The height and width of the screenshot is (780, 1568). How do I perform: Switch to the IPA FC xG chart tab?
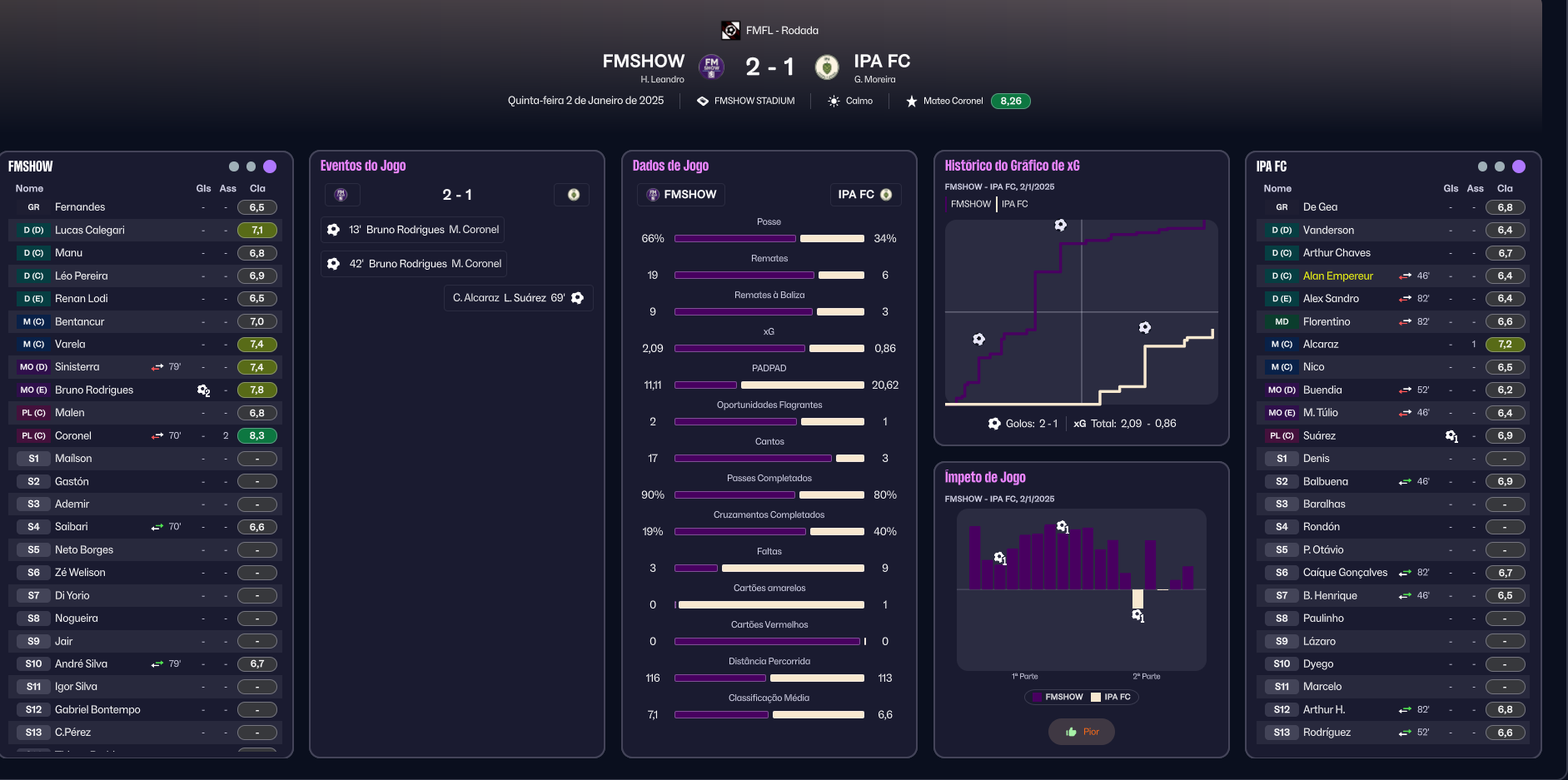click(1014, 204)
